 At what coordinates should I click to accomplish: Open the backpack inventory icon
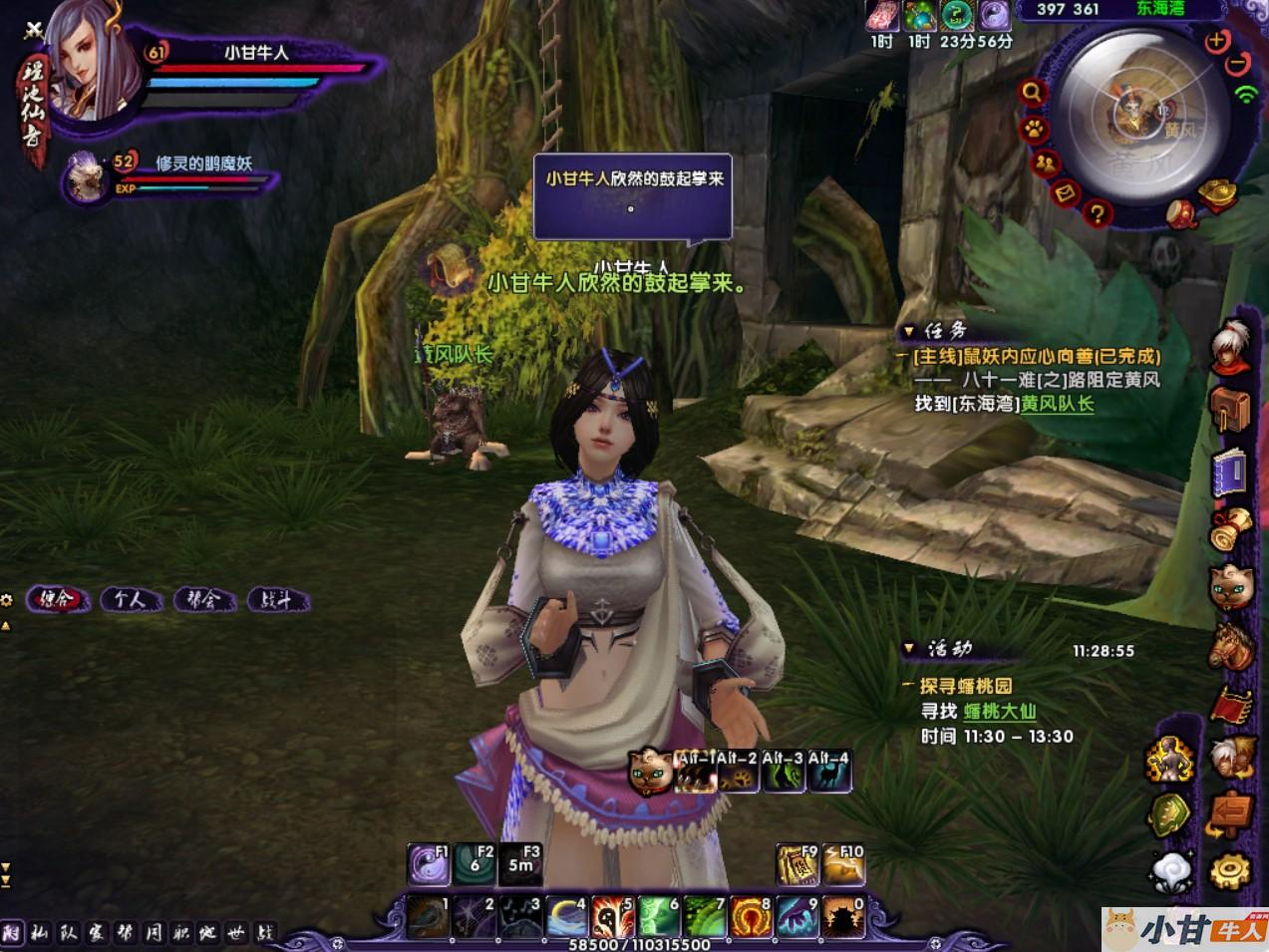point(1231,409)
